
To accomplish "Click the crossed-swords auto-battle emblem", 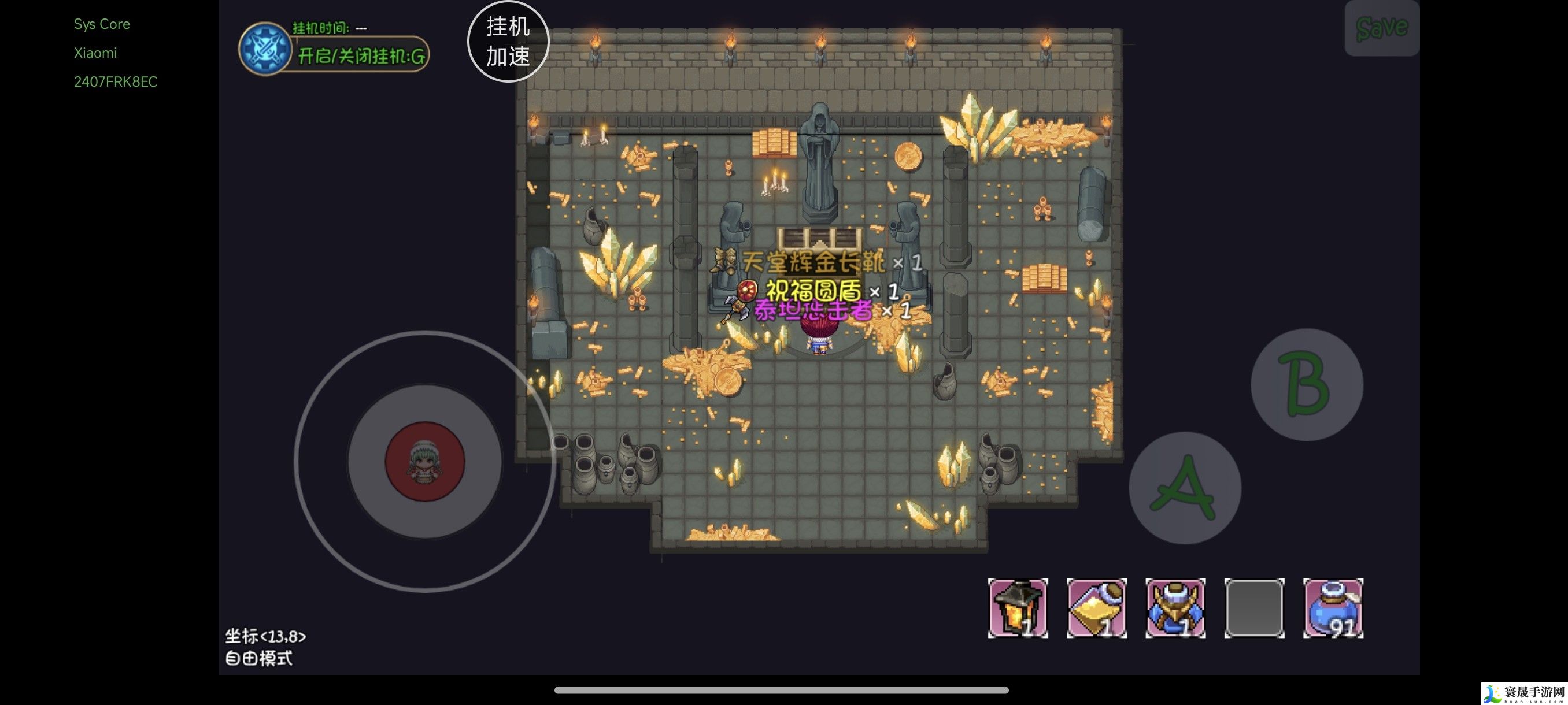I will (264, 49).
